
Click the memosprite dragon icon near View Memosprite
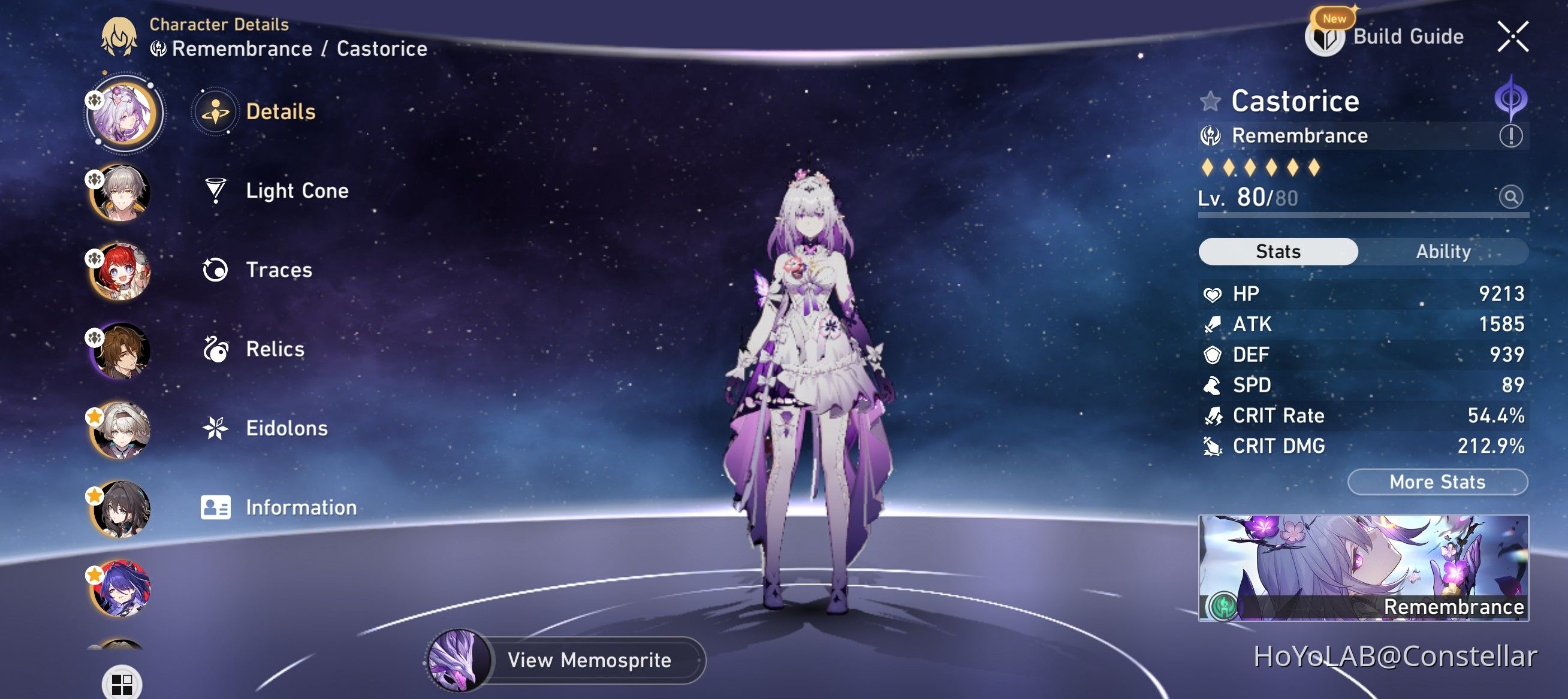point(457,661)
